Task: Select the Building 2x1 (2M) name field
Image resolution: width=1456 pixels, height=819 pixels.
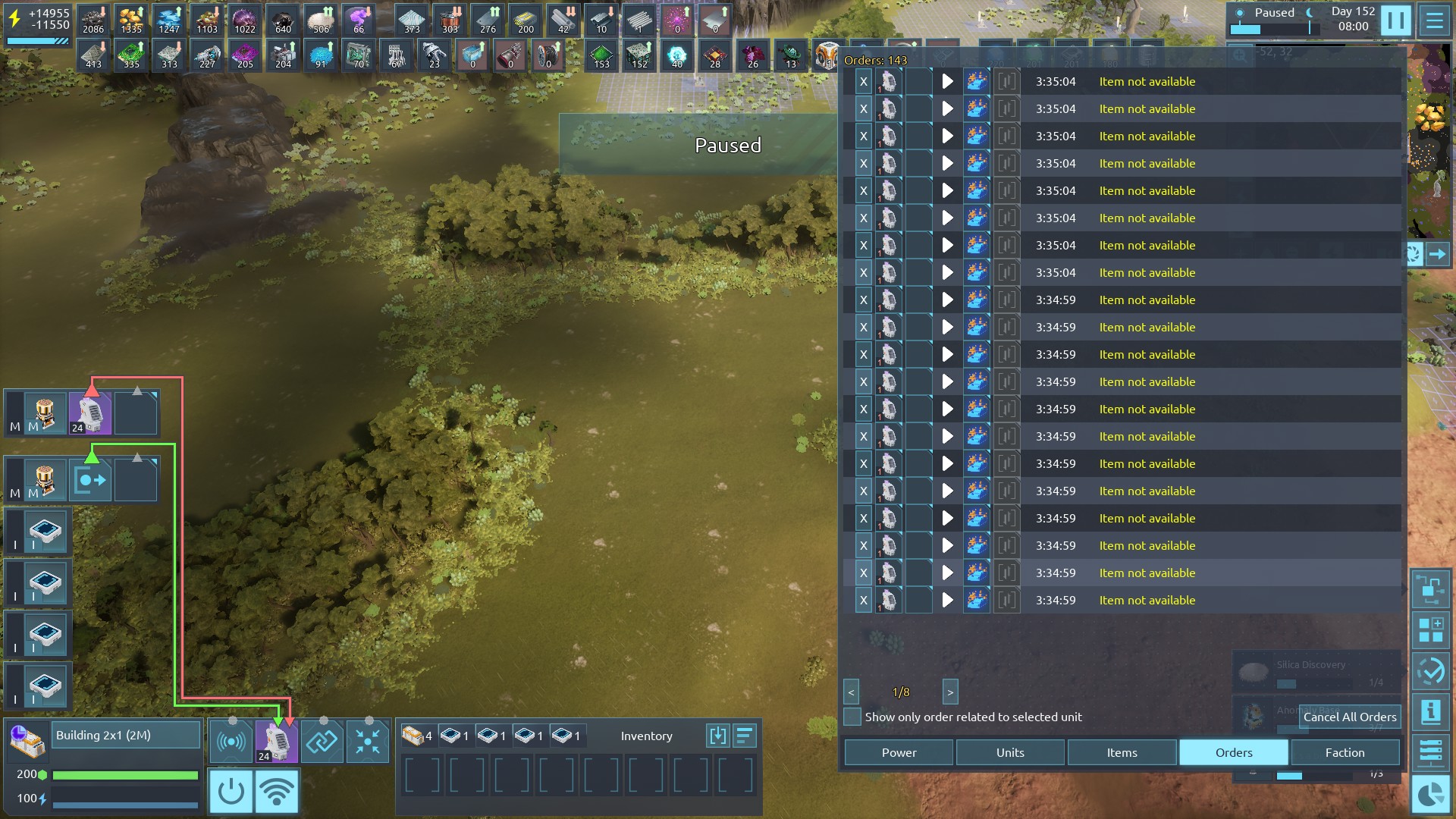Action: [x=126, y=735]
